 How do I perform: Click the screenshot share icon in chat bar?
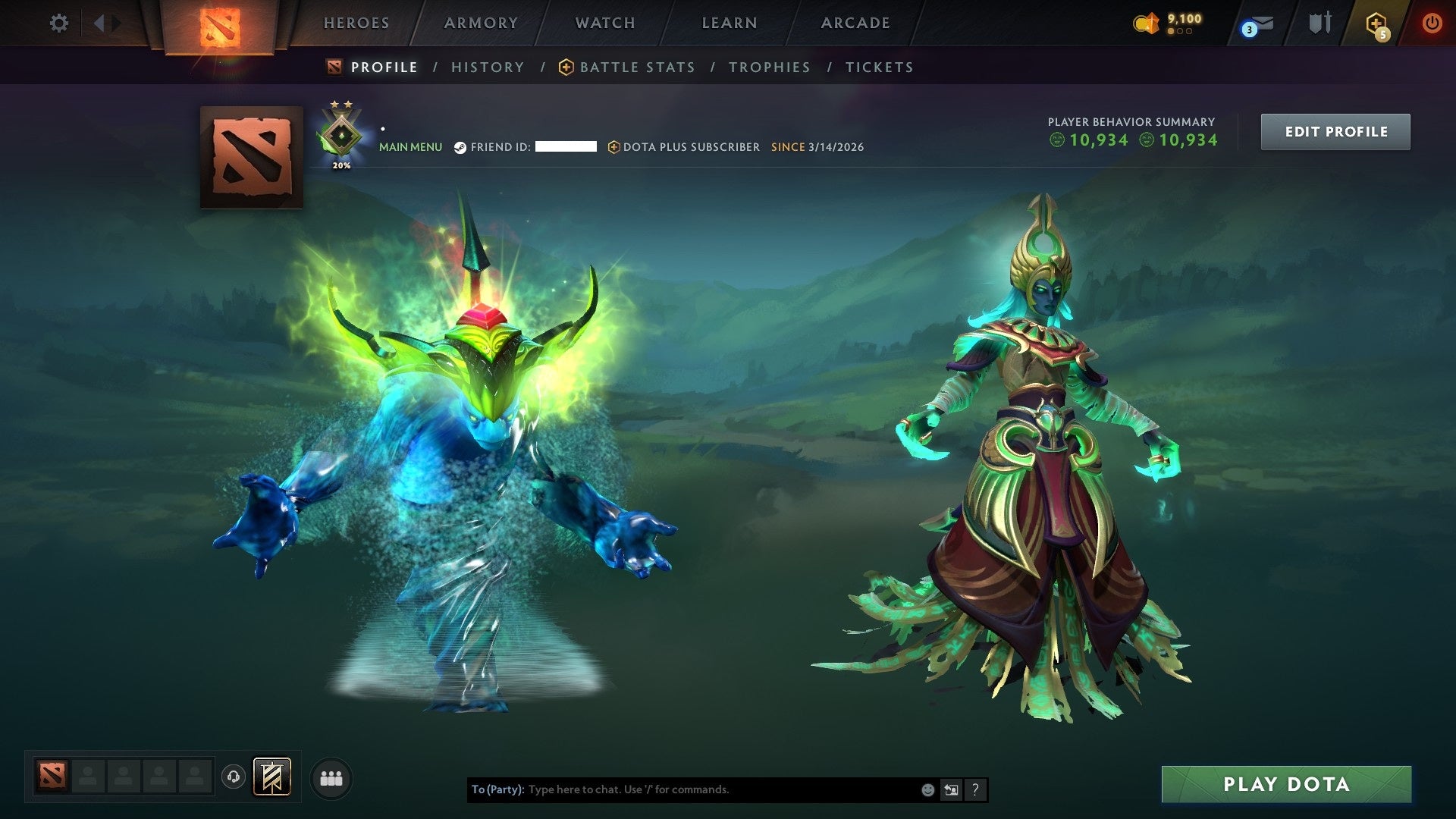951,789
